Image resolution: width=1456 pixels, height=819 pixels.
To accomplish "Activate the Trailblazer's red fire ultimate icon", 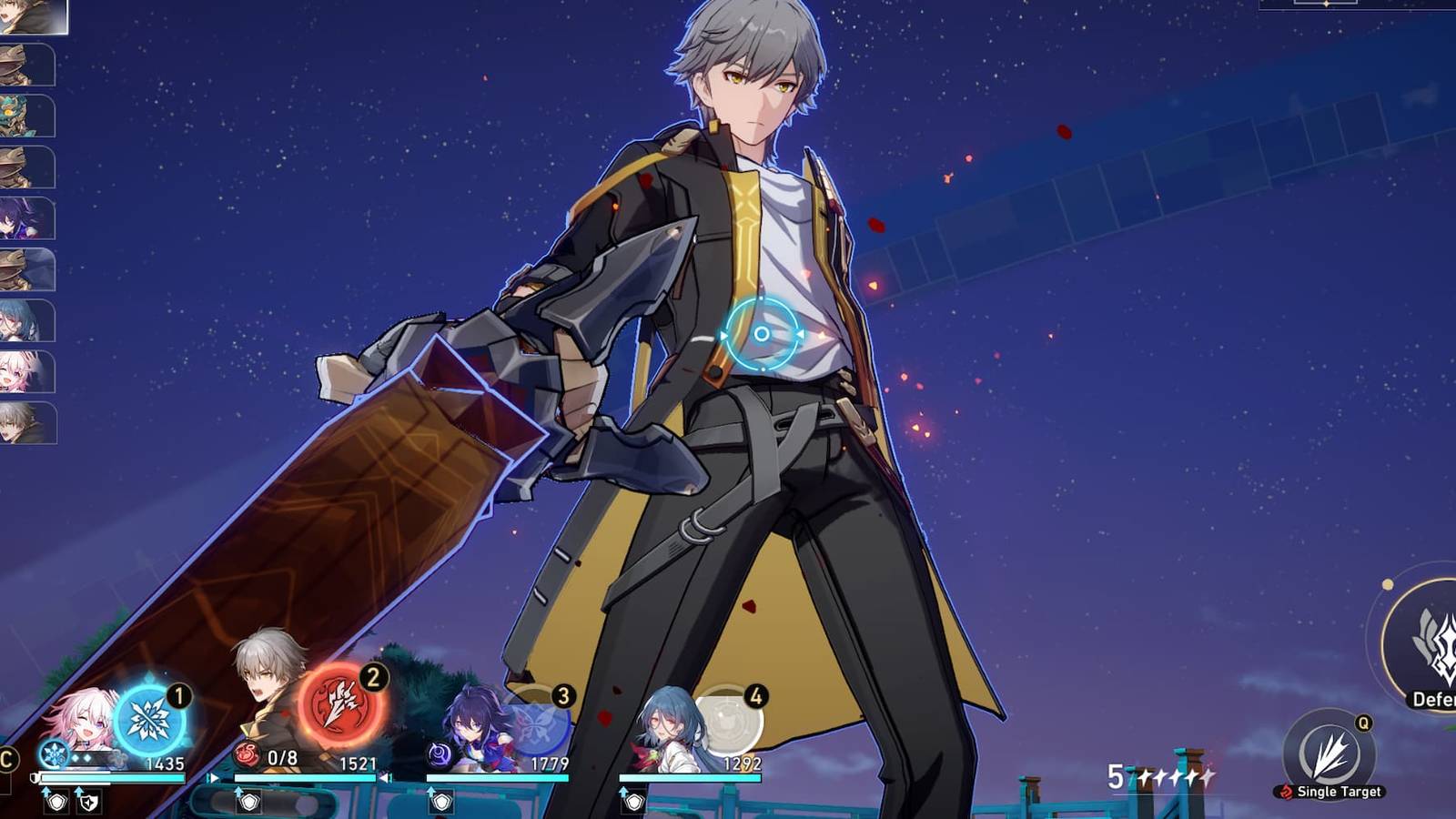I will point(335,705).
